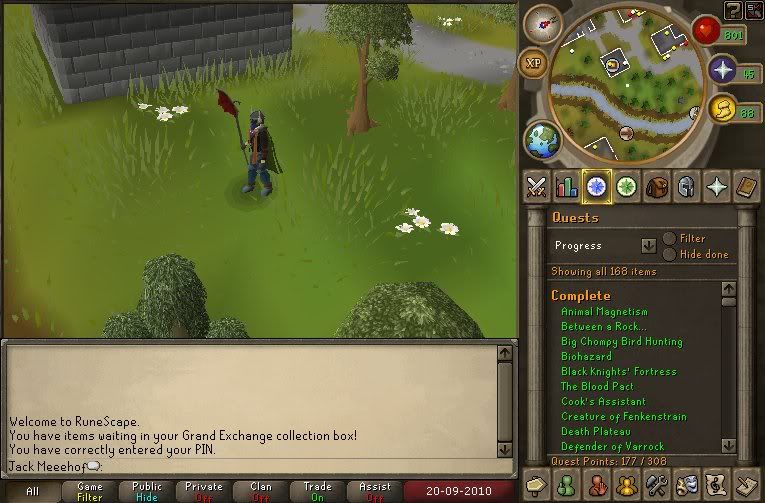Choose Black Knights' Fortress in quest list
The image size is (765, 503).
(618, 372)
